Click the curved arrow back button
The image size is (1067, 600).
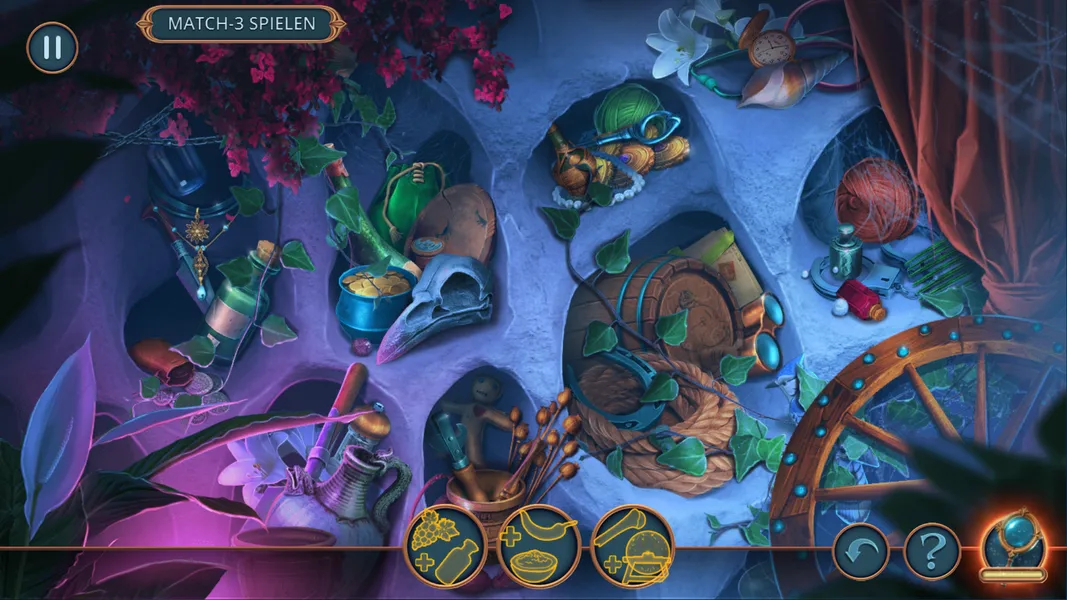pyautogui.click(x=860, y=551)
